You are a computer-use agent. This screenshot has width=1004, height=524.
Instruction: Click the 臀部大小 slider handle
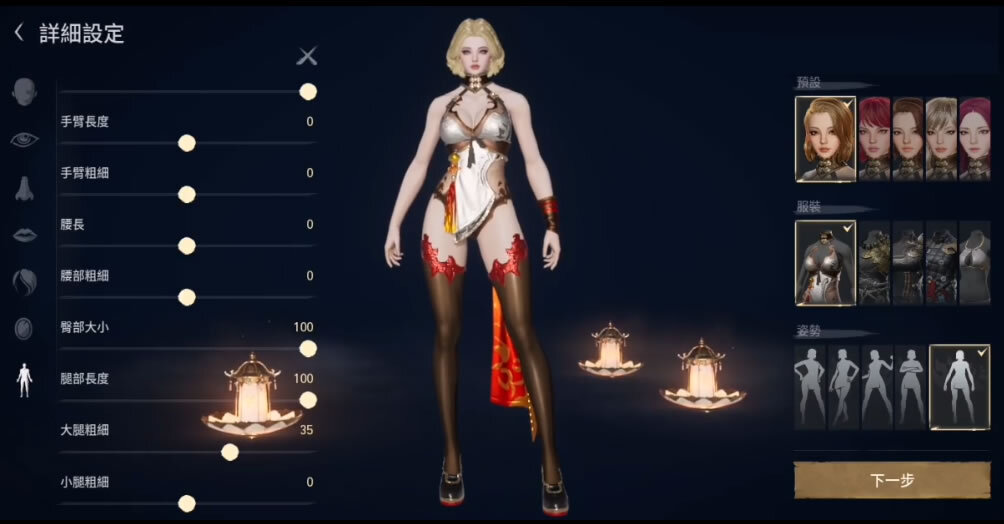308,348
